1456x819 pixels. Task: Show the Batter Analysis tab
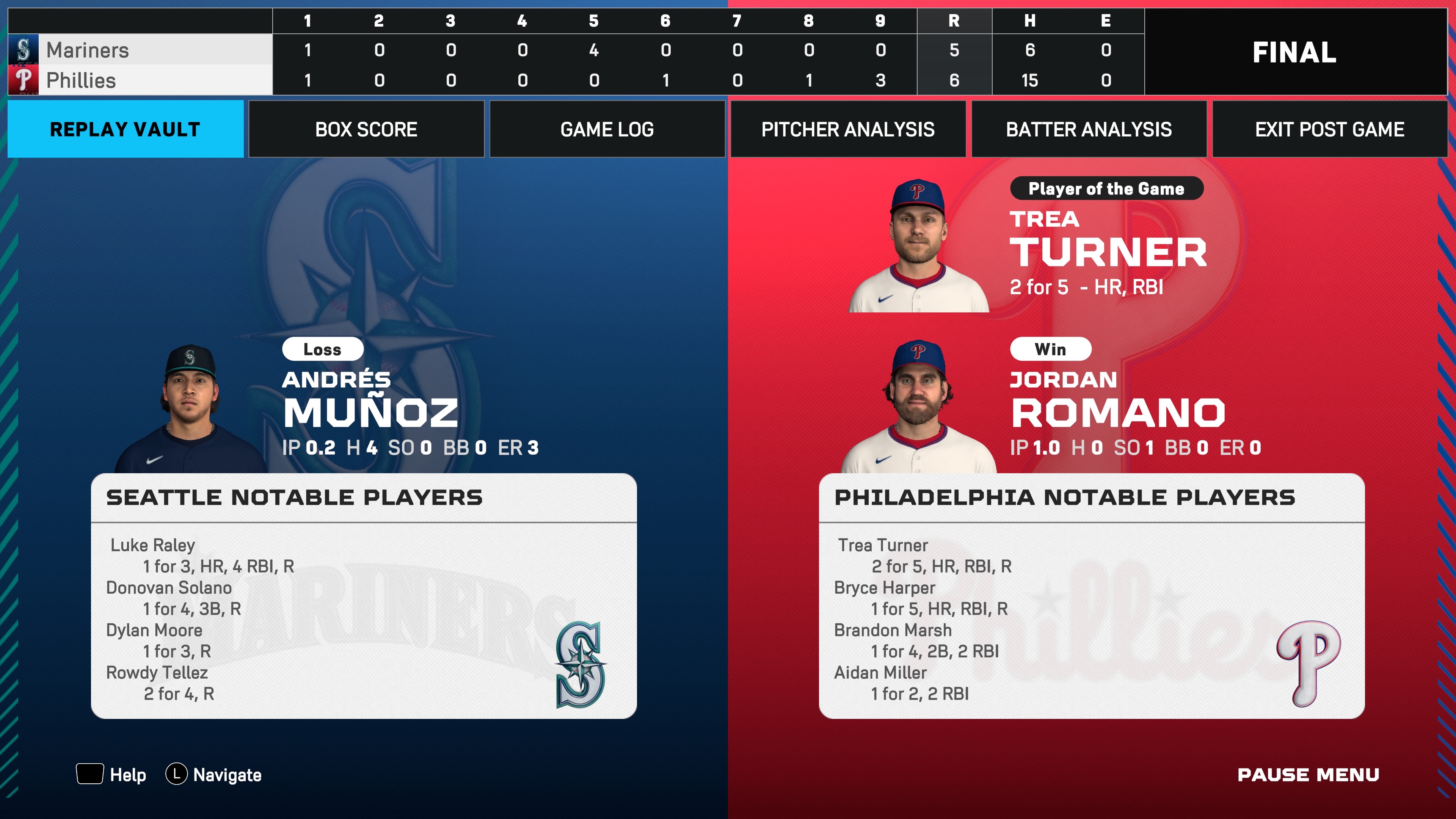click(1089, 129)
